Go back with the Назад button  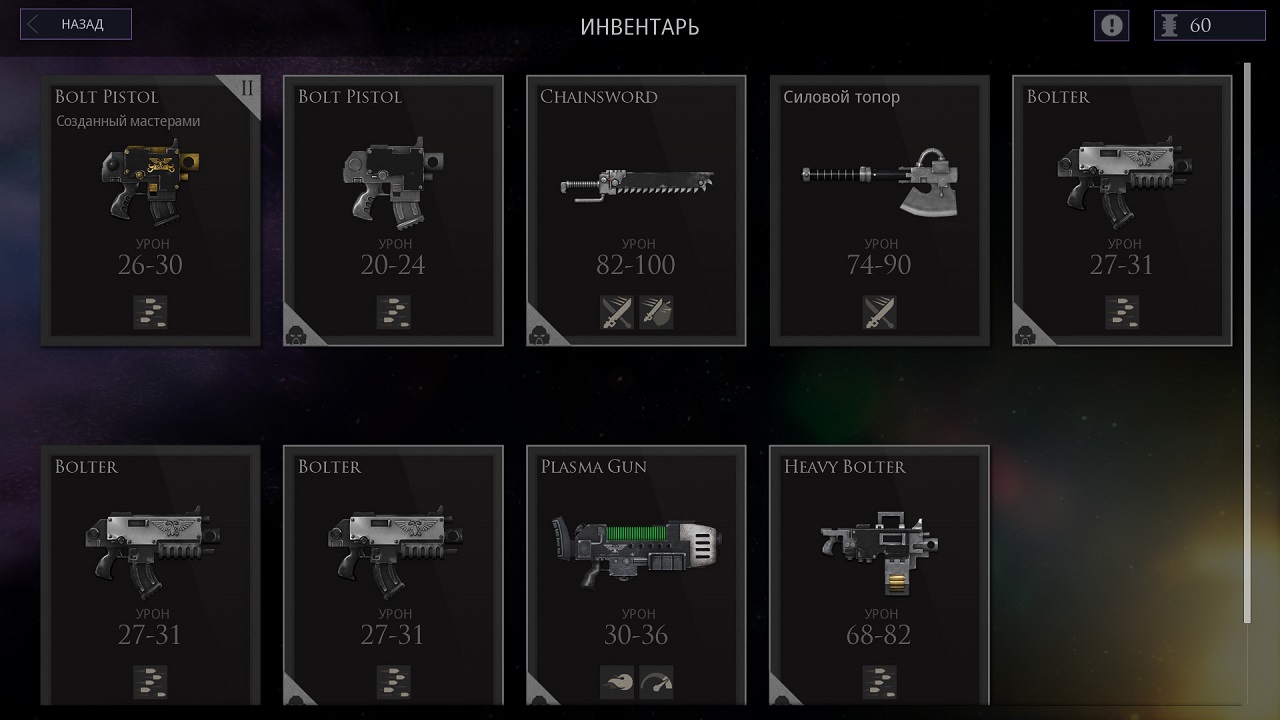coord(77,25)
